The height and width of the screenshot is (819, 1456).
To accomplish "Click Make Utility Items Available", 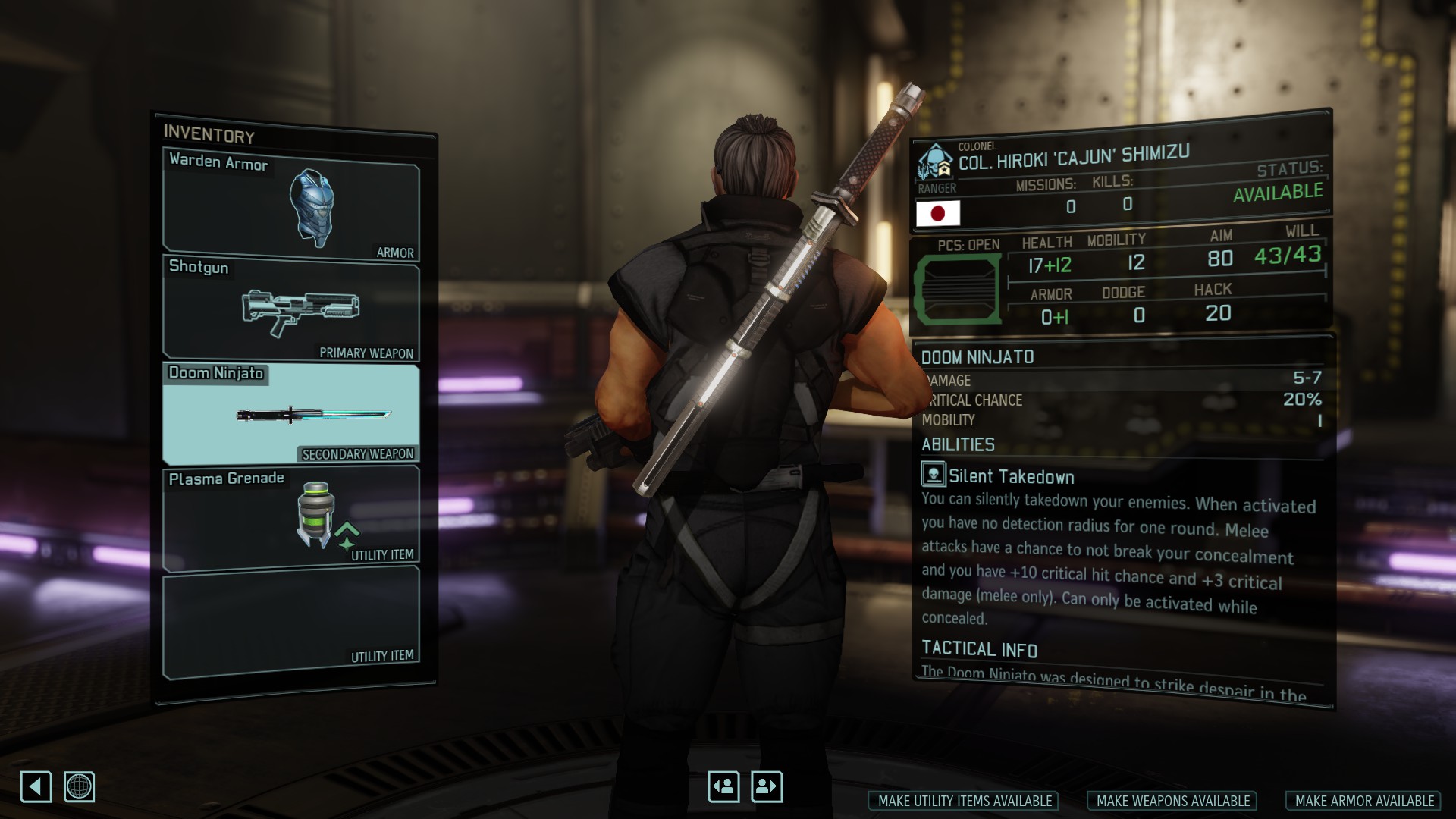I will click(964, 801).
